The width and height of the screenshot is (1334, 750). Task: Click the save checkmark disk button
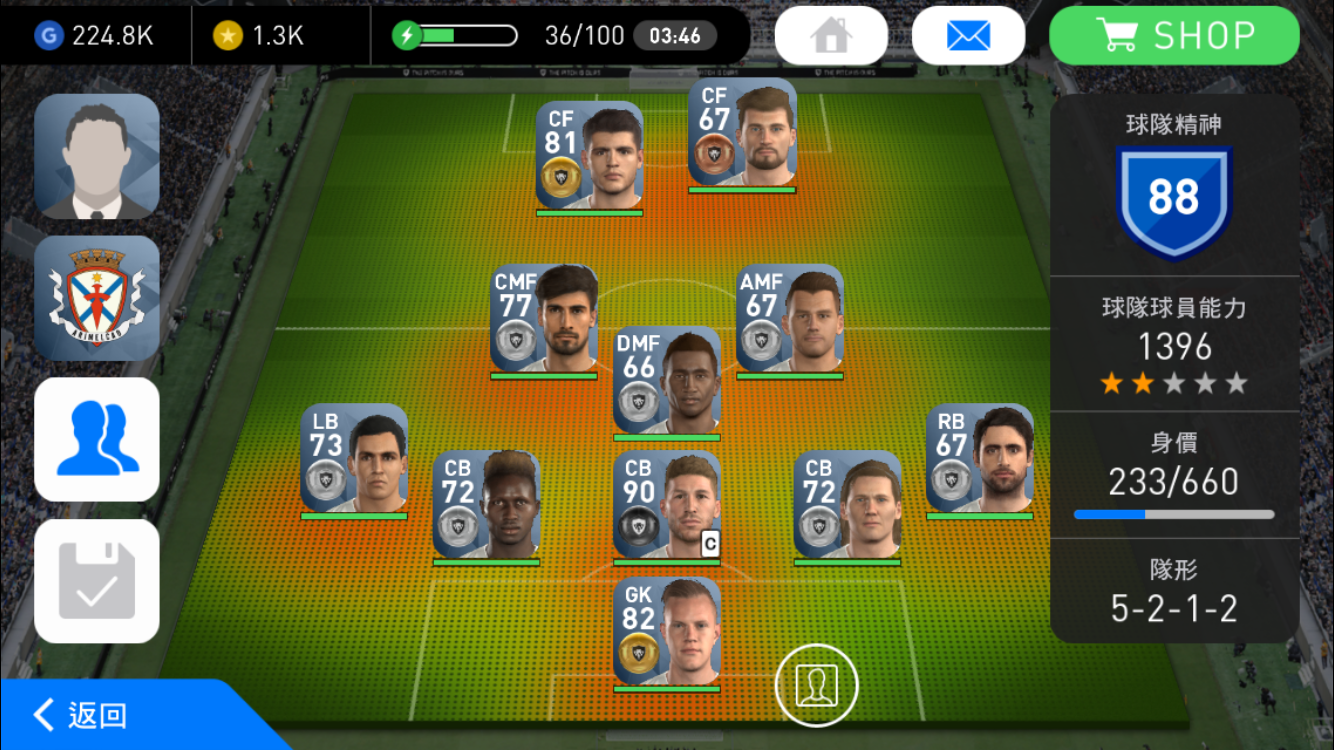97,581
